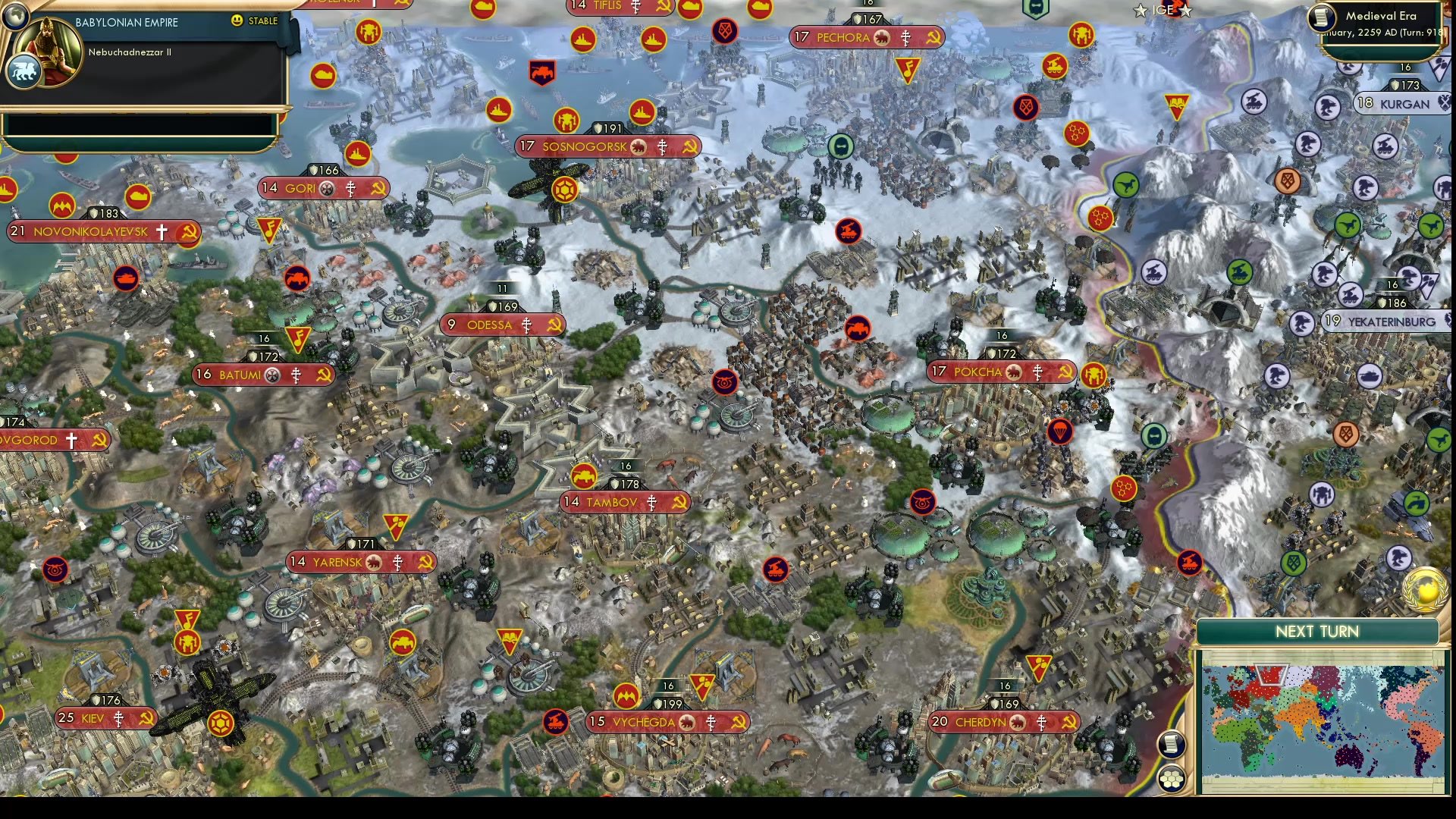Screen dimensions: 1456x819
Task: Click the STABLE happiness smiley icon
Action: (237, 22)
